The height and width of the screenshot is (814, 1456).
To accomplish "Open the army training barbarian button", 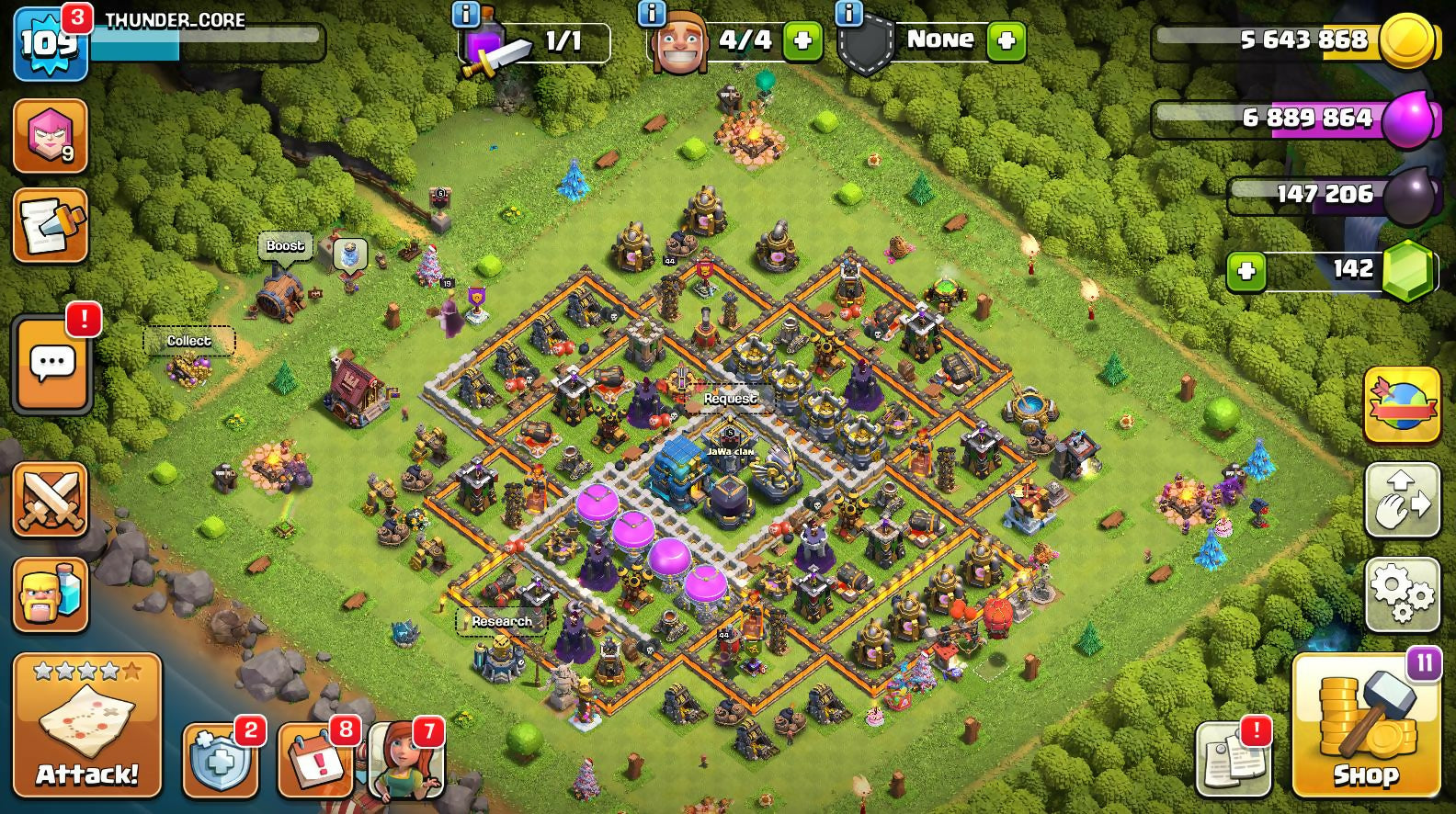I will (x=51, y=594).
